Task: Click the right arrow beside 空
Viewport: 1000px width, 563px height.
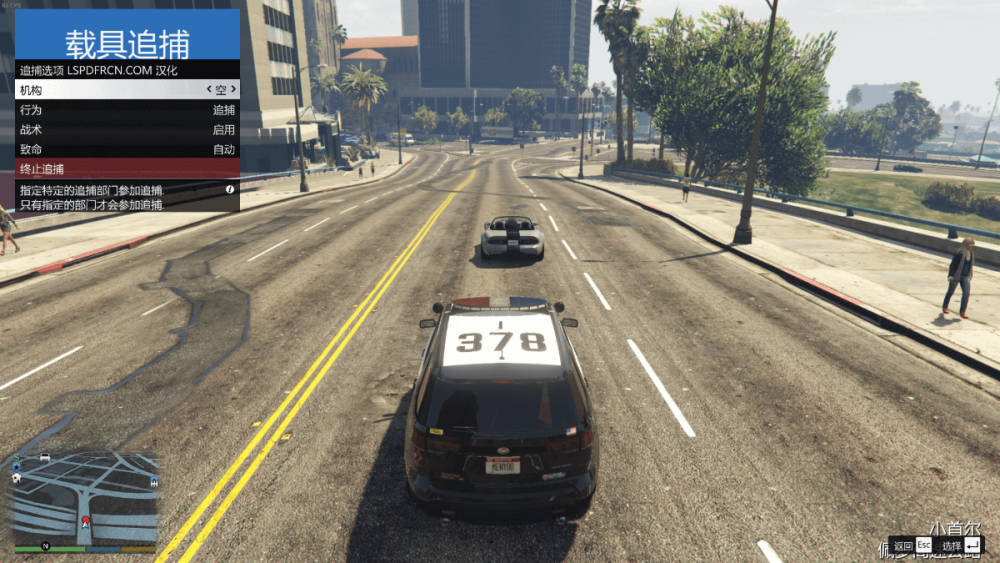Action: 235,90
